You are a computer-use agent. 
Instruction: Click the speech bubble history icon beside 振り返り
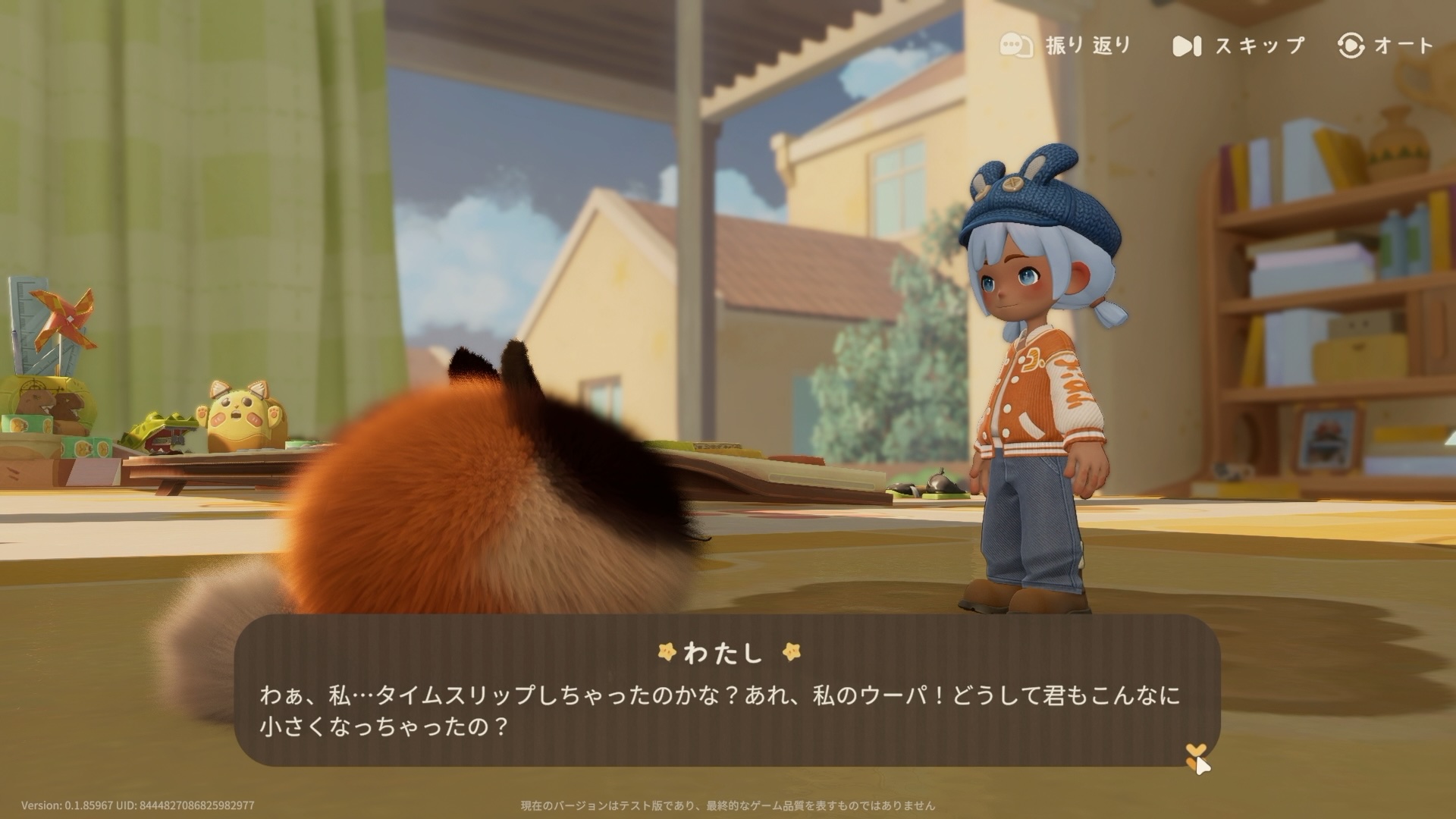point(1015,45)
